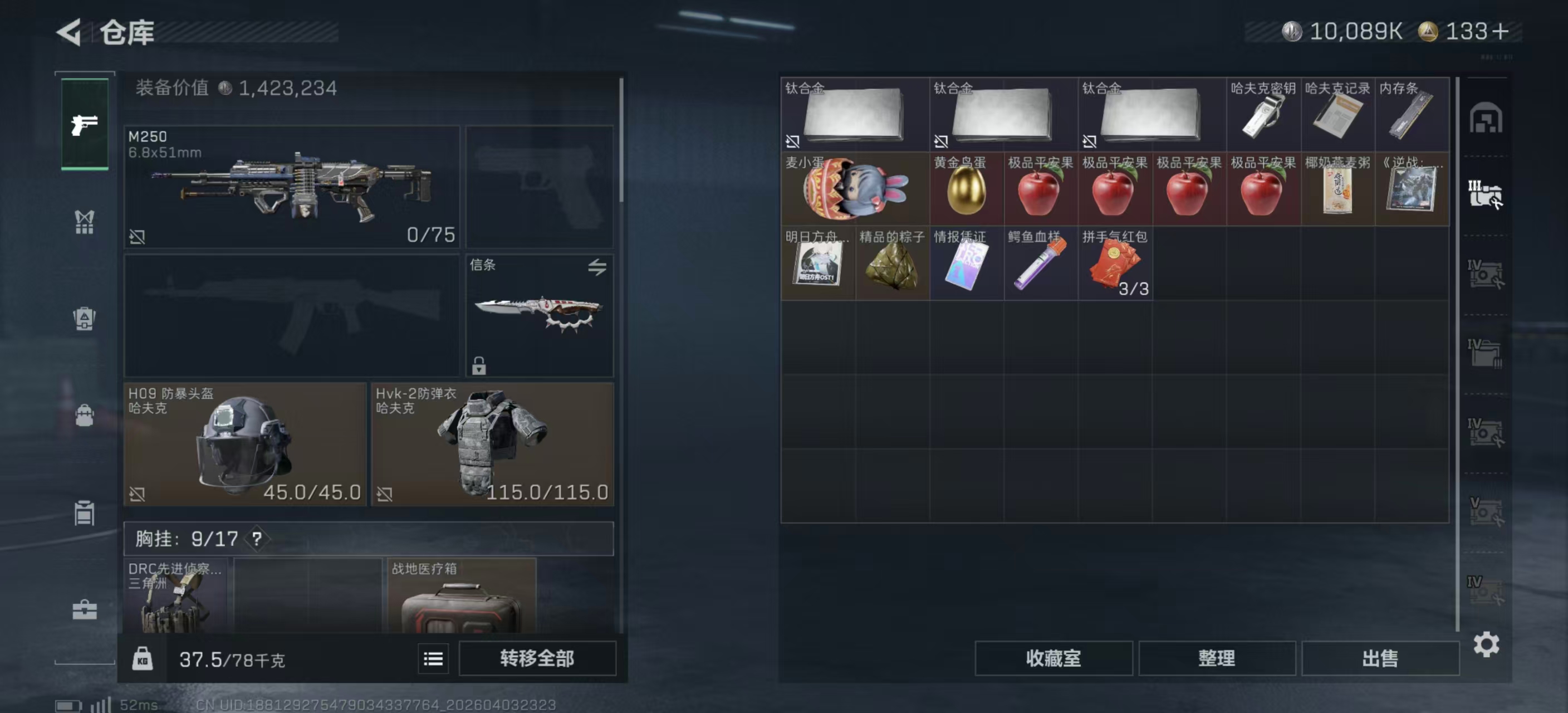Pick the 拼手气红包 red envelope stack
1568x713 pixels.
[x=1115, y=263]
